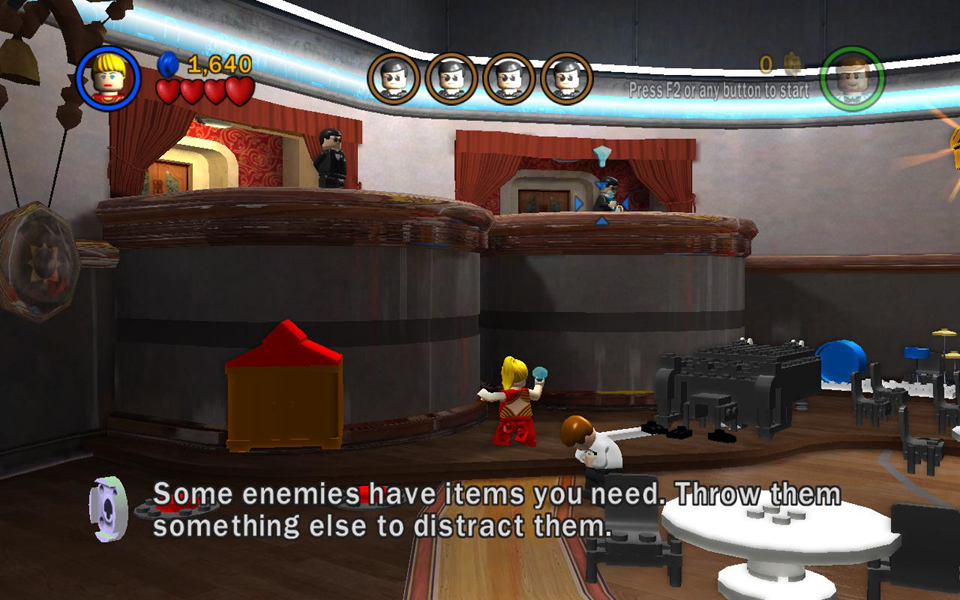Viewport: 960px width, 600px height.
Task: Click the hint disc icon beside the tip
Action: [x=109, y=507]
